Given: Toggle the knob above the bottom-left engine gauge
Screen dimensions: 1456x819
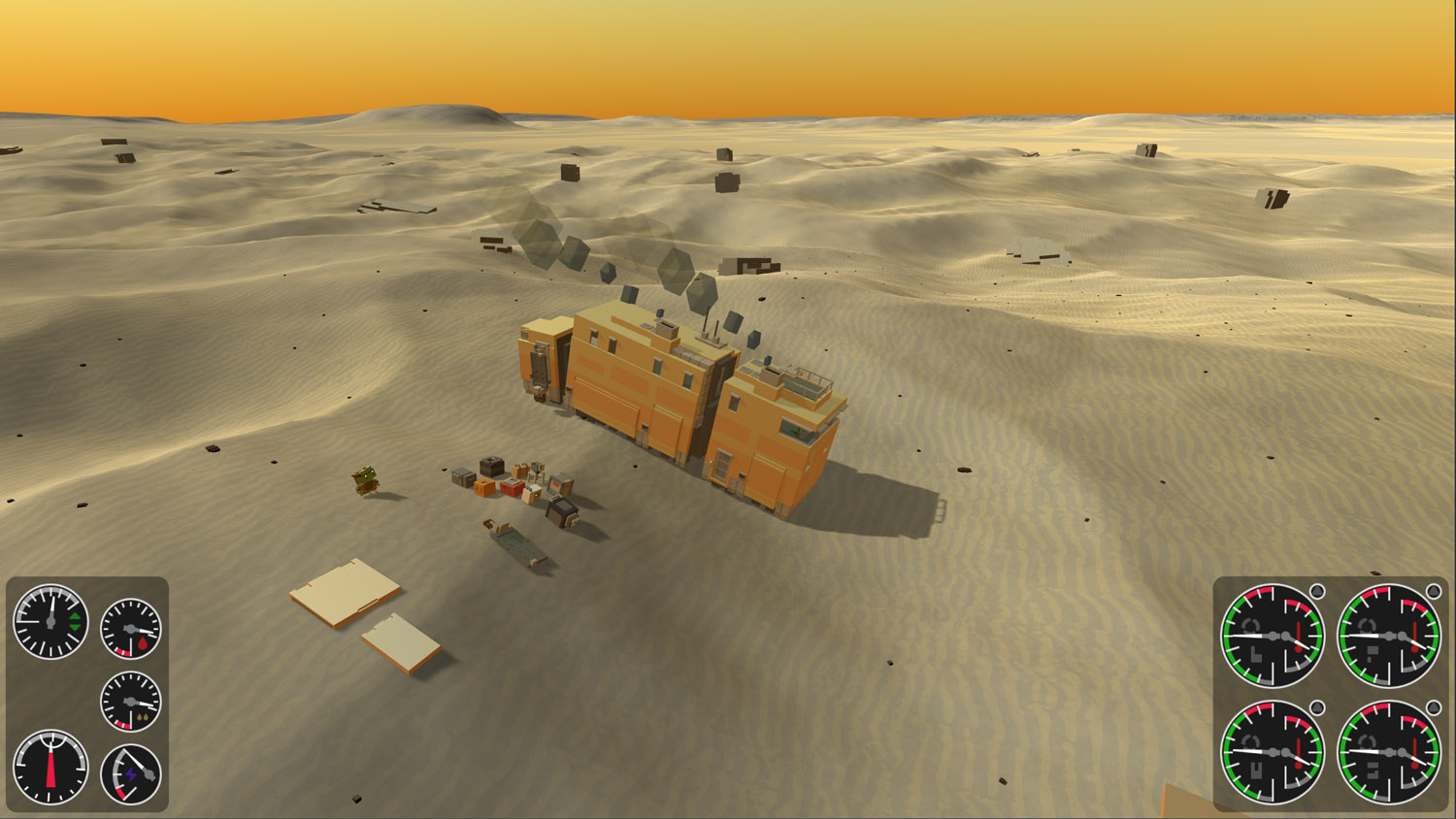Looking at the screenshot, I should pos(1317,705).
